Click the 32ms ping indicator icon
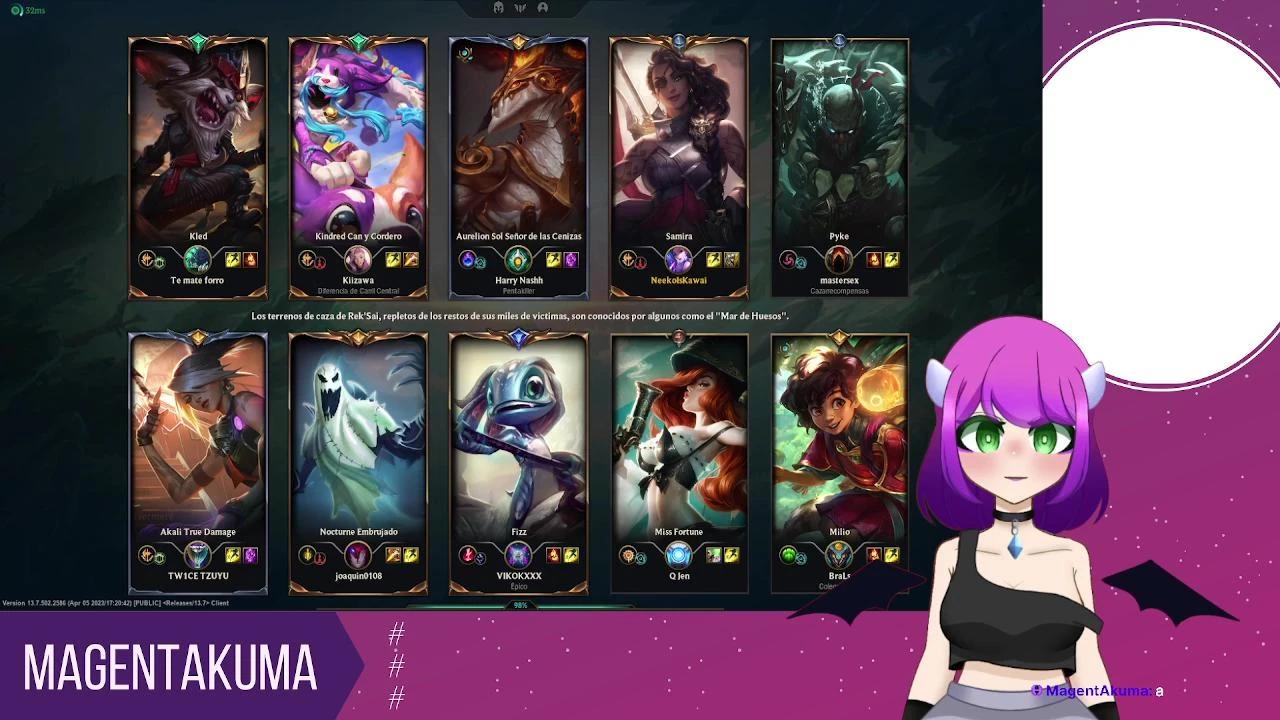Image resolution: width=1280 pixels, height=720 pixels. 16,10
